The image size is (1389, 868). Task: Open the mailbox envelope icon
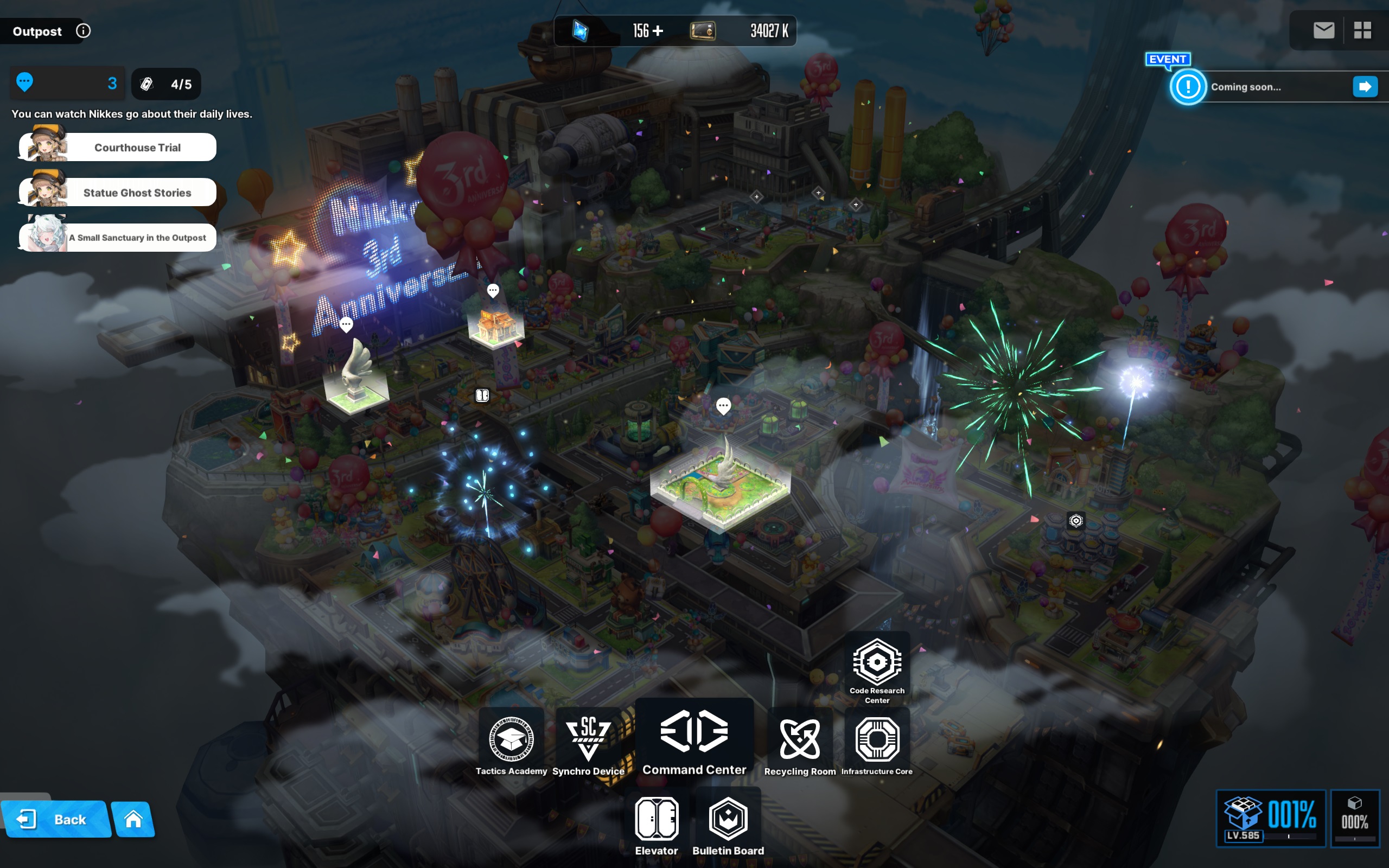click(x=1323, y=30)
